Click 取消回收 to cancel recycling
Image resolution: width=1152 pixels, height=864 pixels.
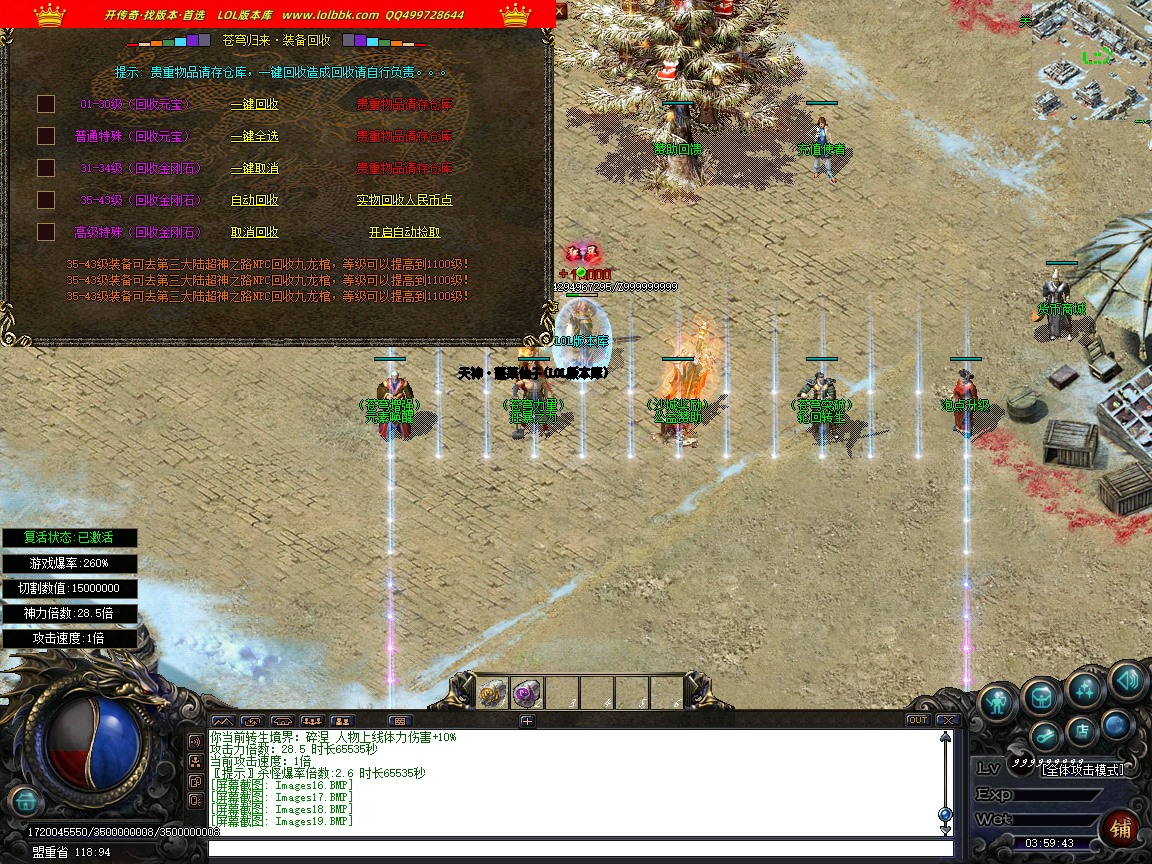(x=254, y=232)
